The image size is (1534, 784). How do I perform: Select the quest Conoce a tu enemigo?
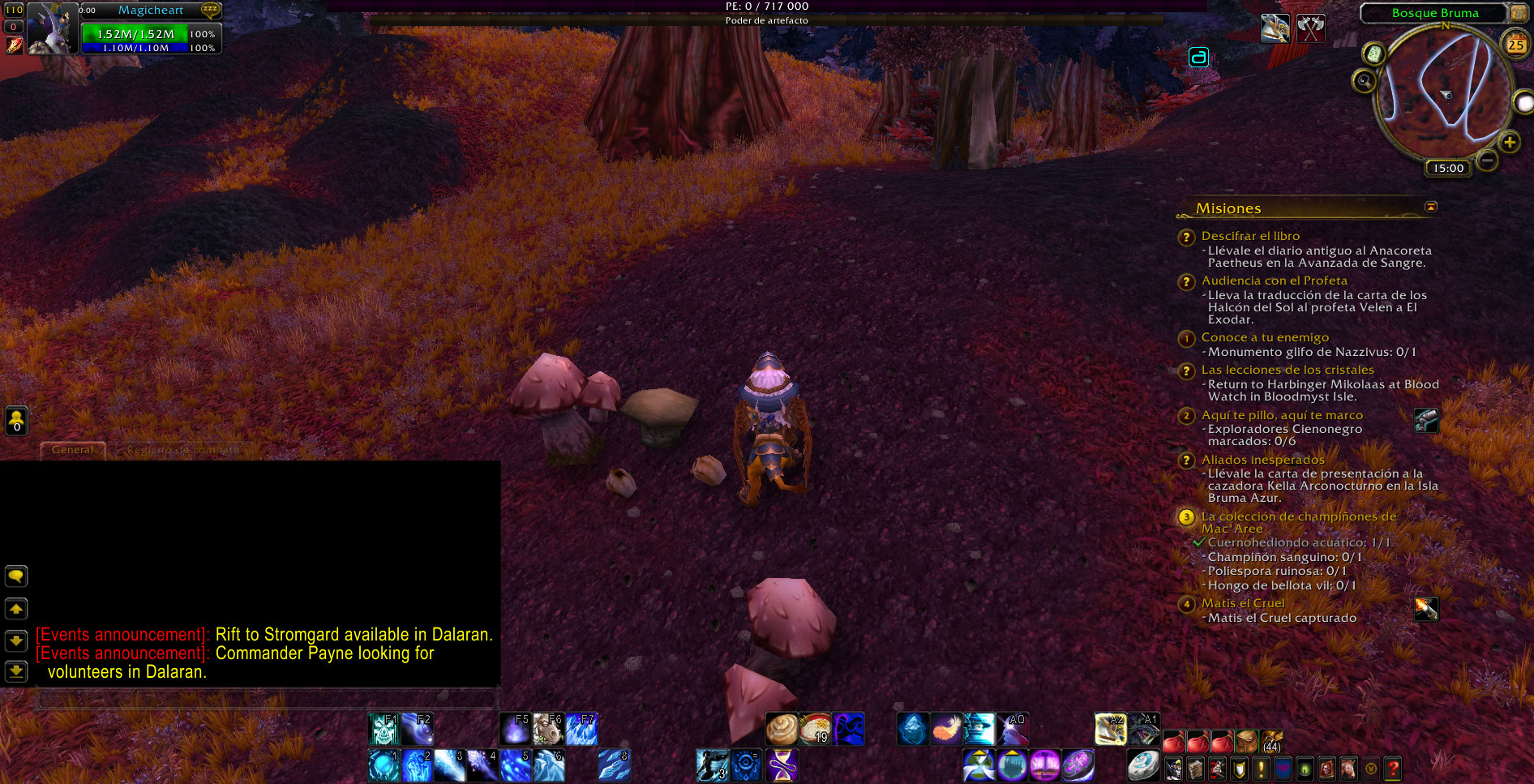click(1265, 337)
